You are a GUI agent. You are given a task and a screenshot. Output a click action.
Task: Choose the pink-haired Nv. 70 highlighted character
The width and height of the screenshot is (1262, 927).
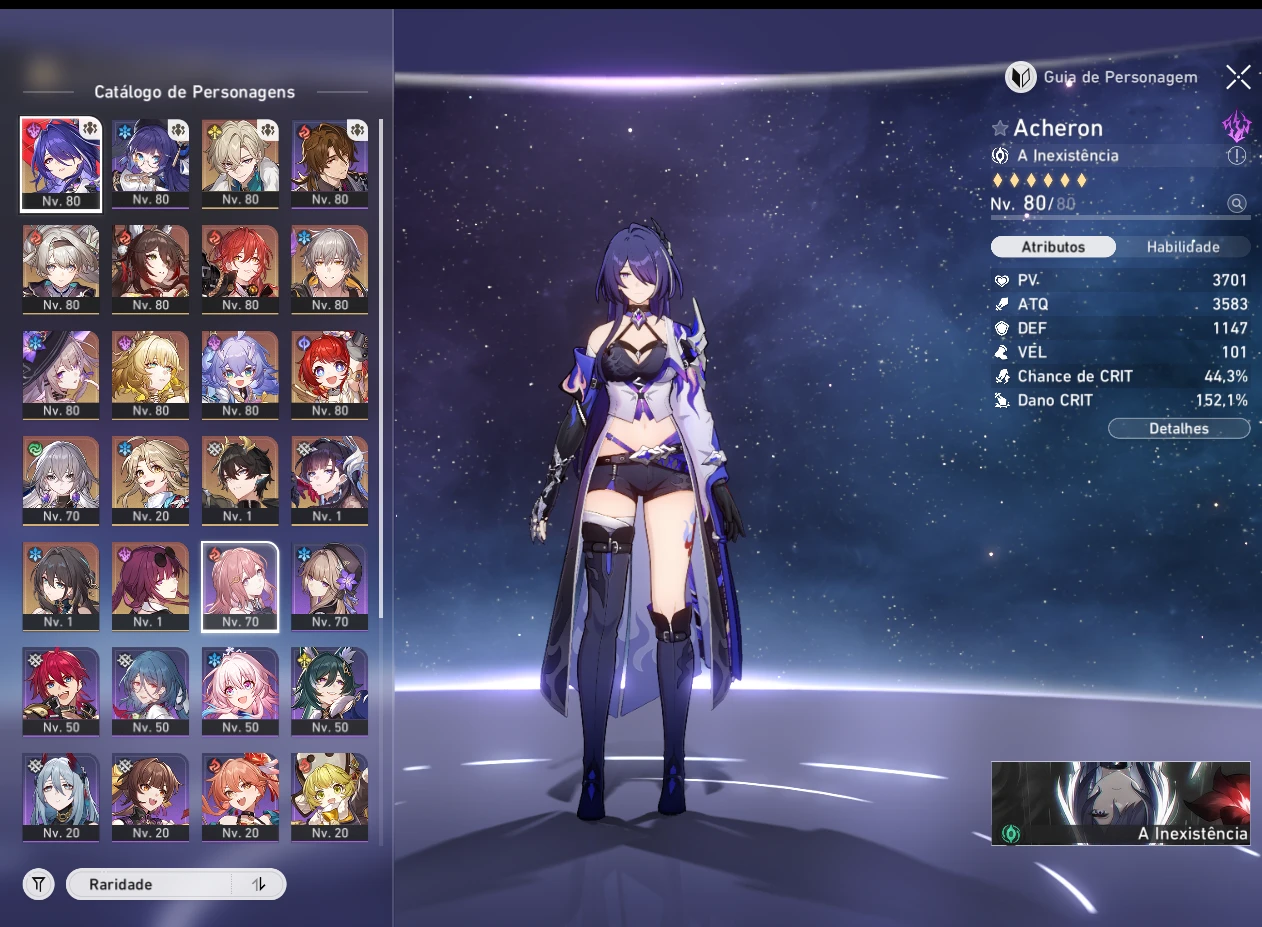click(240, 586)
